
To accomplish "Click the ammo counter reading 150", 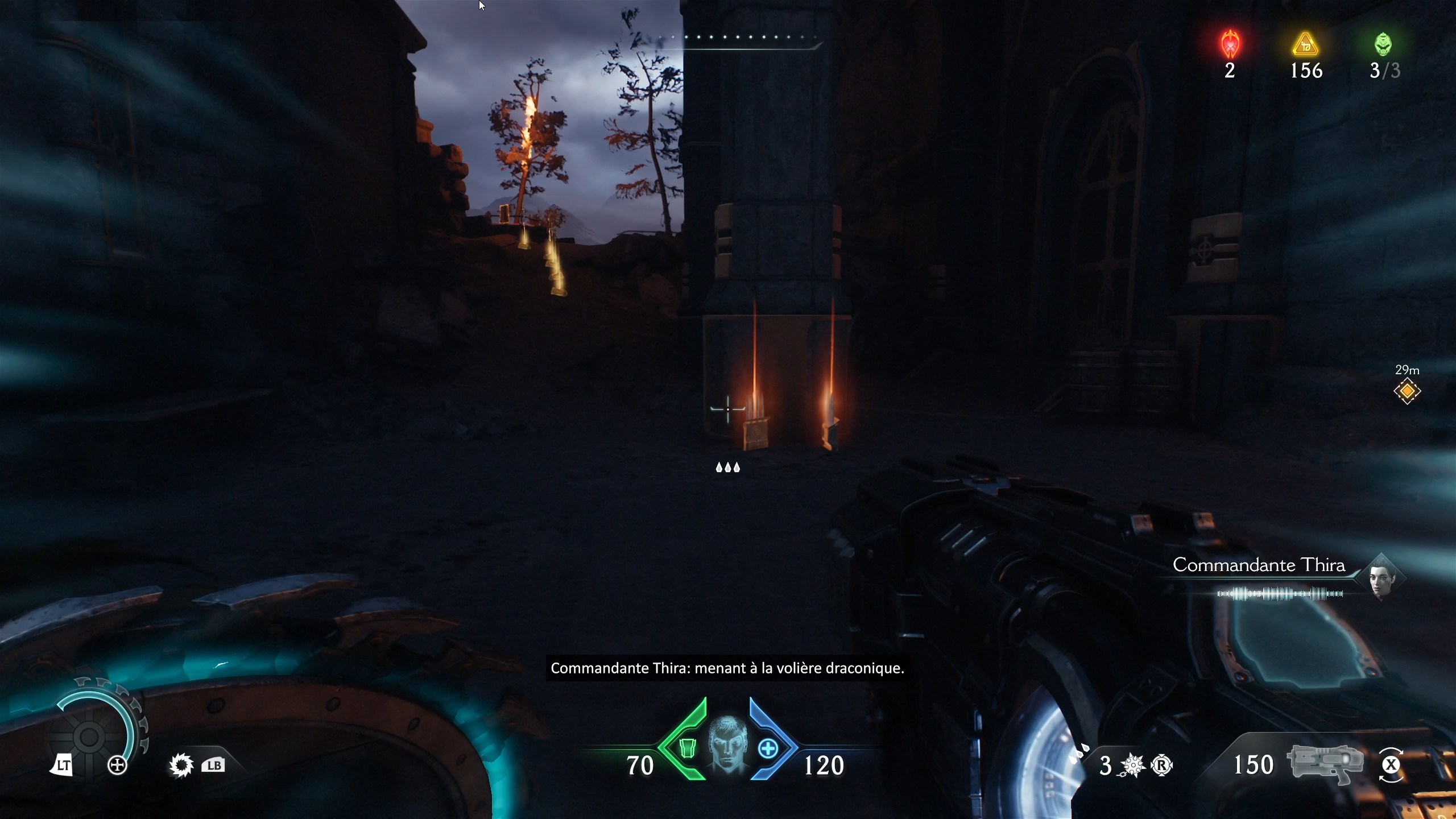I will [1254, 765].
